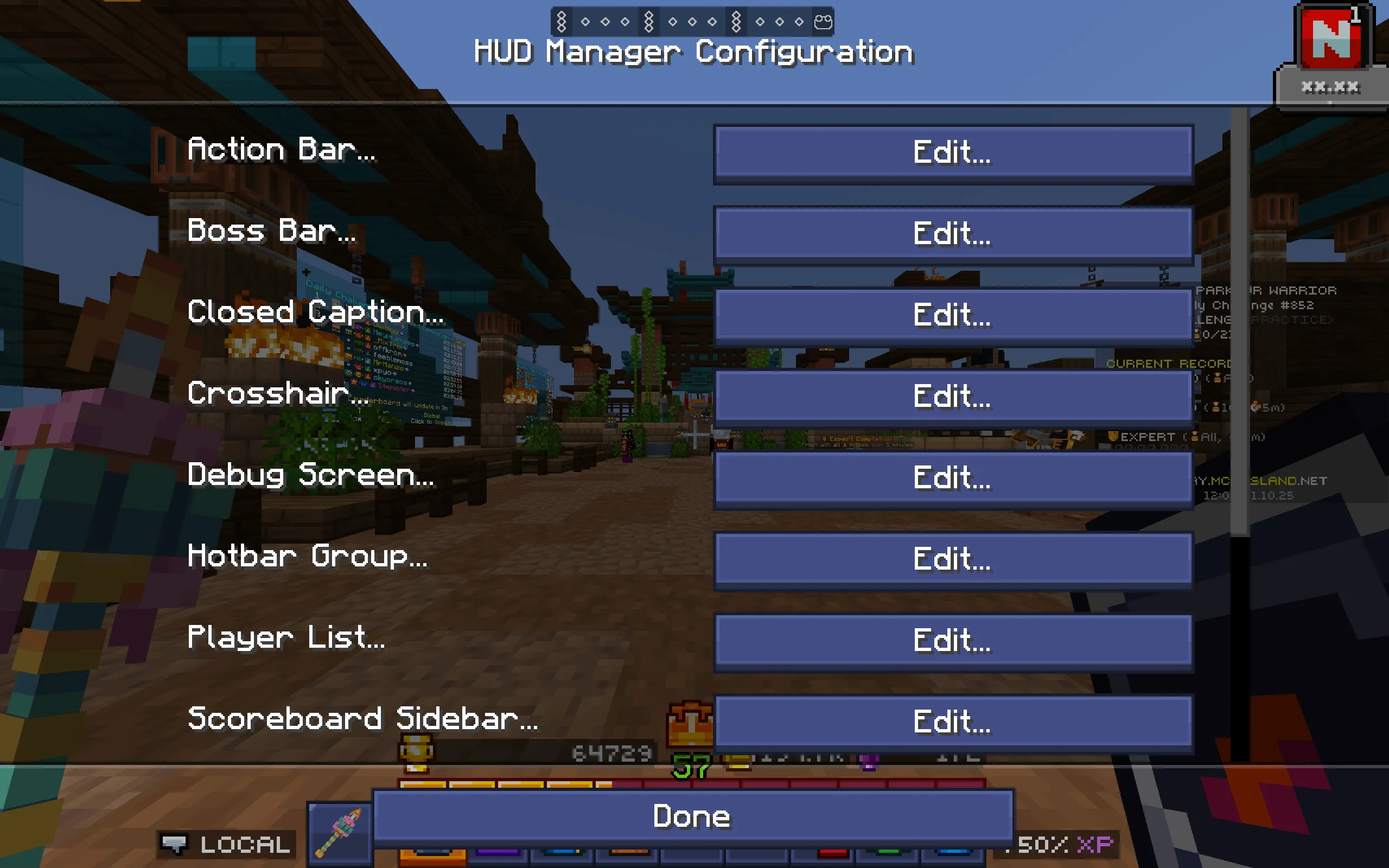The width and height of the screenshot is (1389, 868).
Task: Select the leftmost DNA preset icon
Action: pos(562,21)
